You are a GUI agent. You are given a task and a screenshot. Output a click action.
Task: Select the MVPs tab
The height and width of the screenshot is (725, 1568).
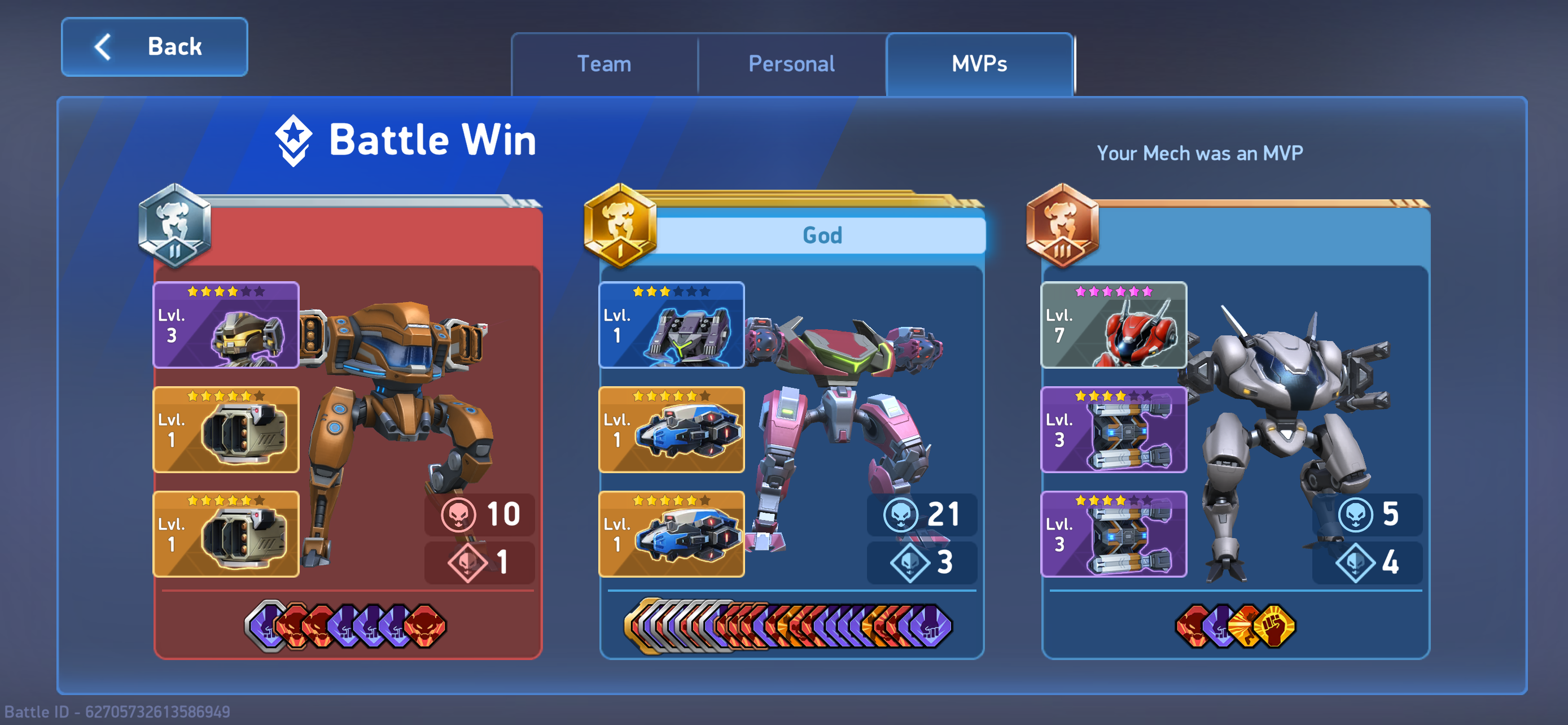pyautogui.click(x=979, y=64)
